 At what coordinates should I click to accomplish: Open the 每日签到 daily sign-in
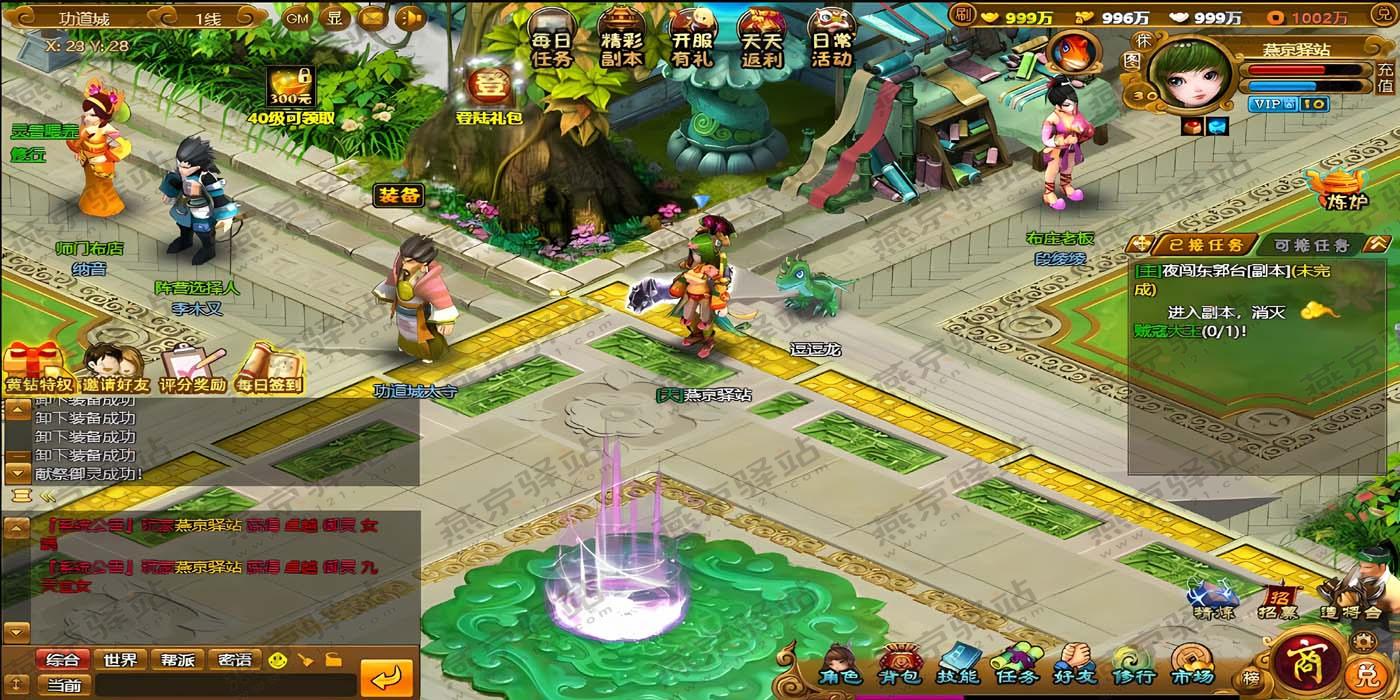(x=268, y=368)
